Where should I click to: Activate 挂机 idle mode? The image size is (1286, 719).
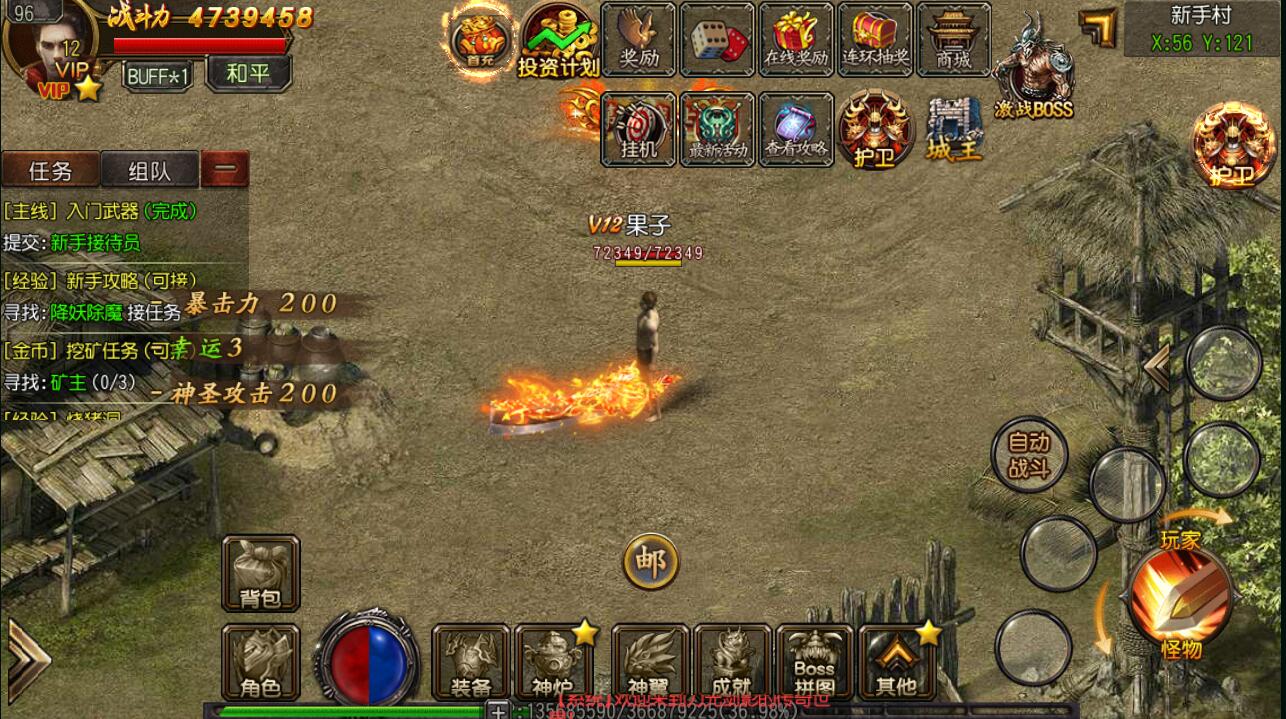tap(639, 129)
